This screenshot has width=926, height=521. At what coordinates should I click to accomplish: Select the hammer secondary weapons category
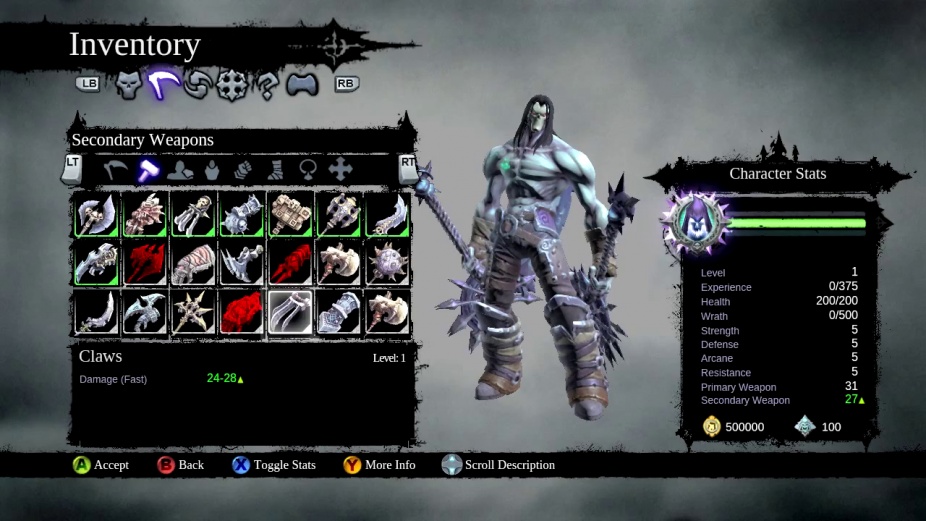coord(149,170)
